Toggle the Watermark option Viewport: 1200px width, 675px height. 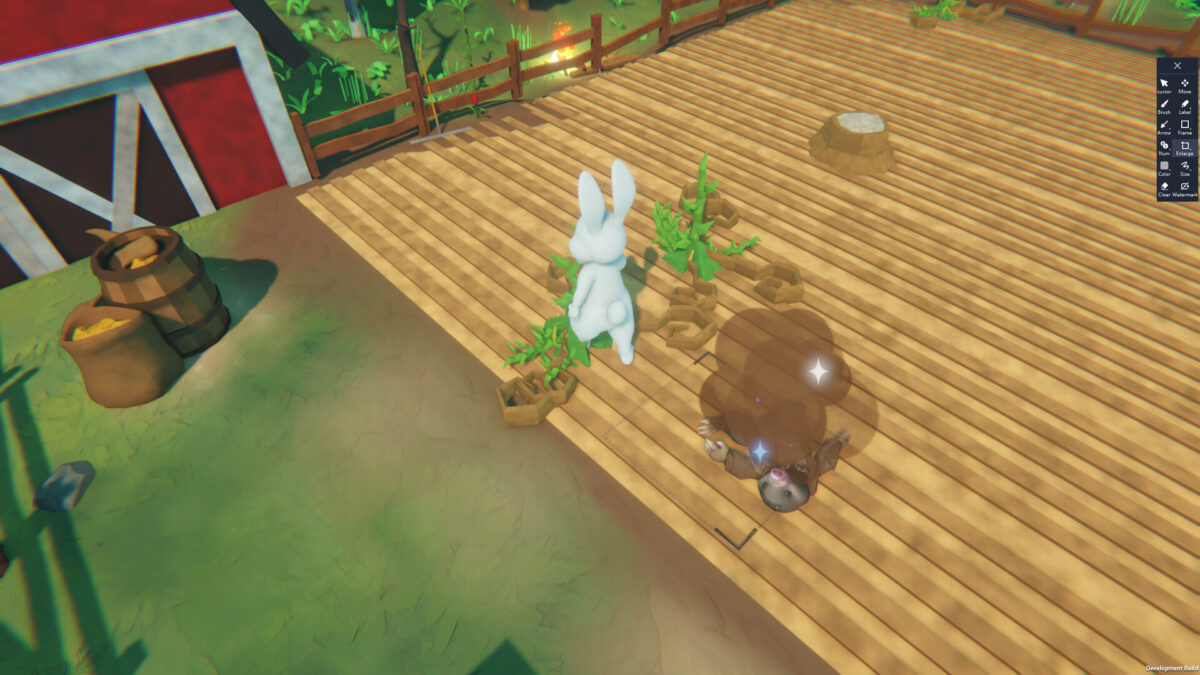click(1185, 187)
